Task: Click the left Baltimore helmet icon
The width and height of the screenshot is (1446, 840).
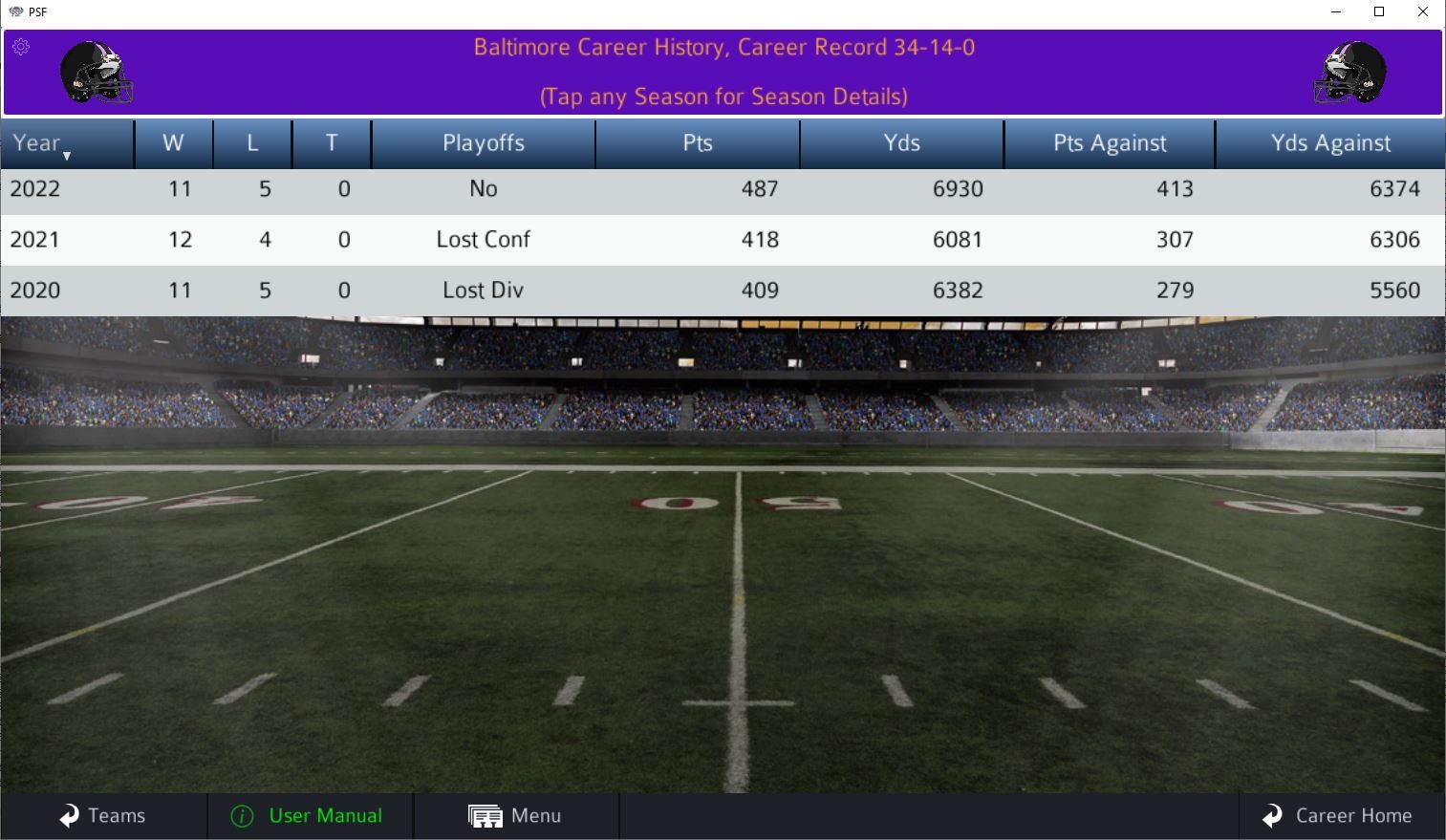Action: click(97, 73)
